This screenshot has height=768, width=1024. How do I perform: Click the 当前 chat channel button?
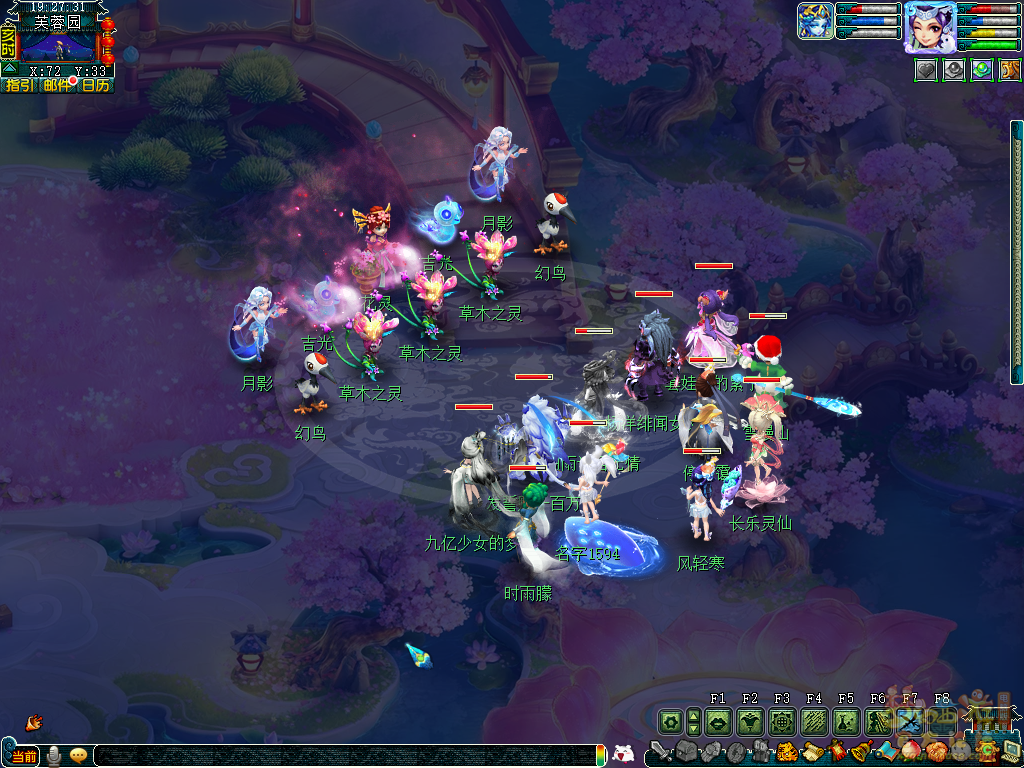pos(24,756)
